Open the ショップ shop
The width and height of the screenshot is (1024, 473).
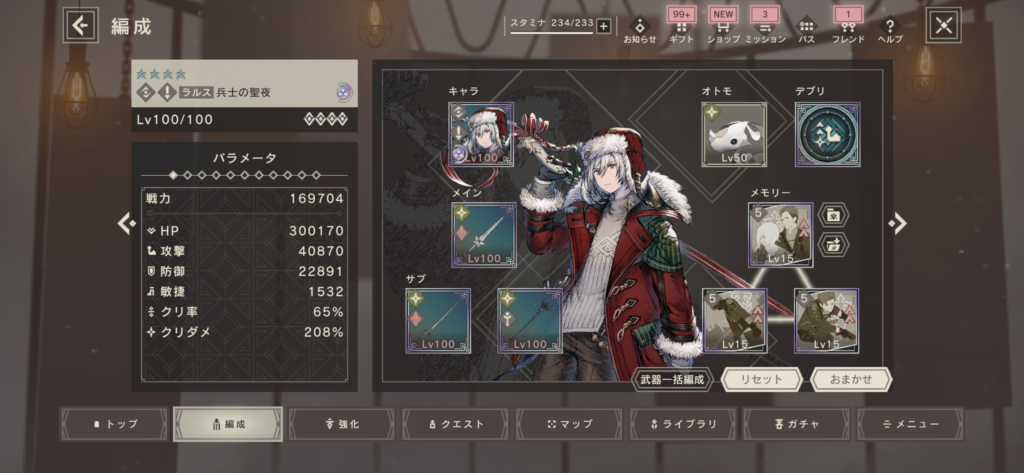point(723,29)
